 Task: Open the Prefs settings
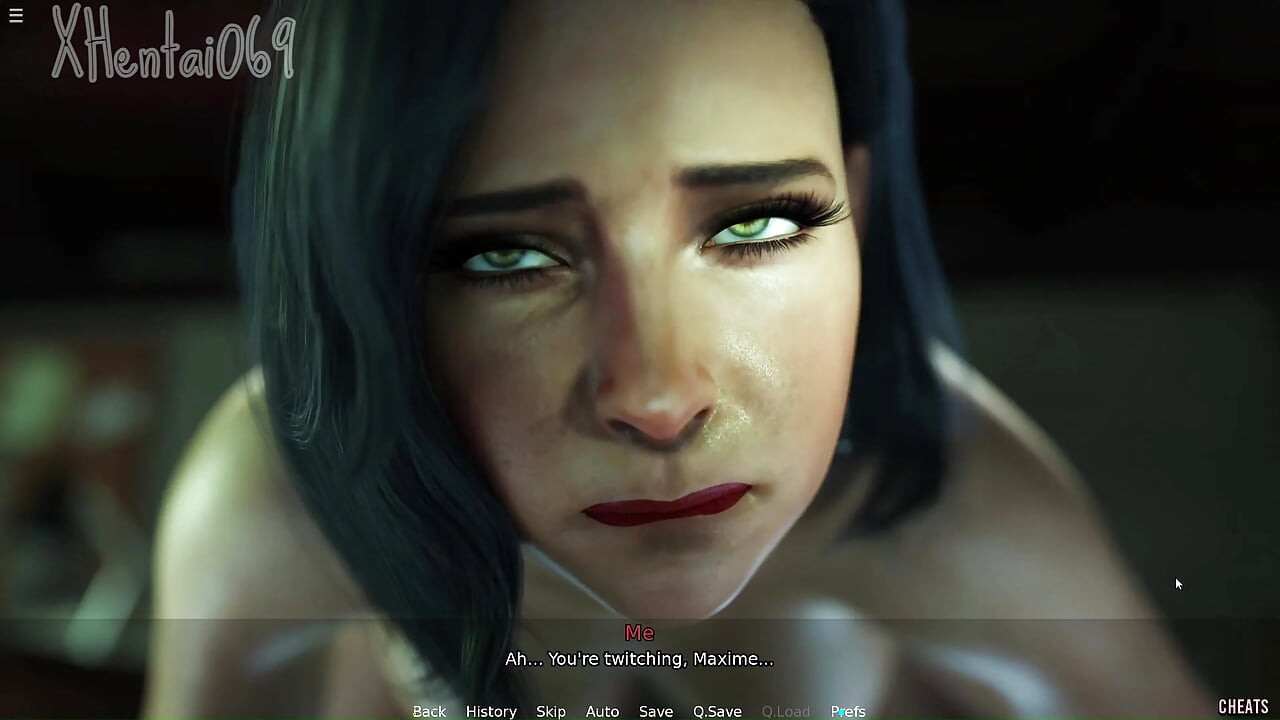point(848,711)
